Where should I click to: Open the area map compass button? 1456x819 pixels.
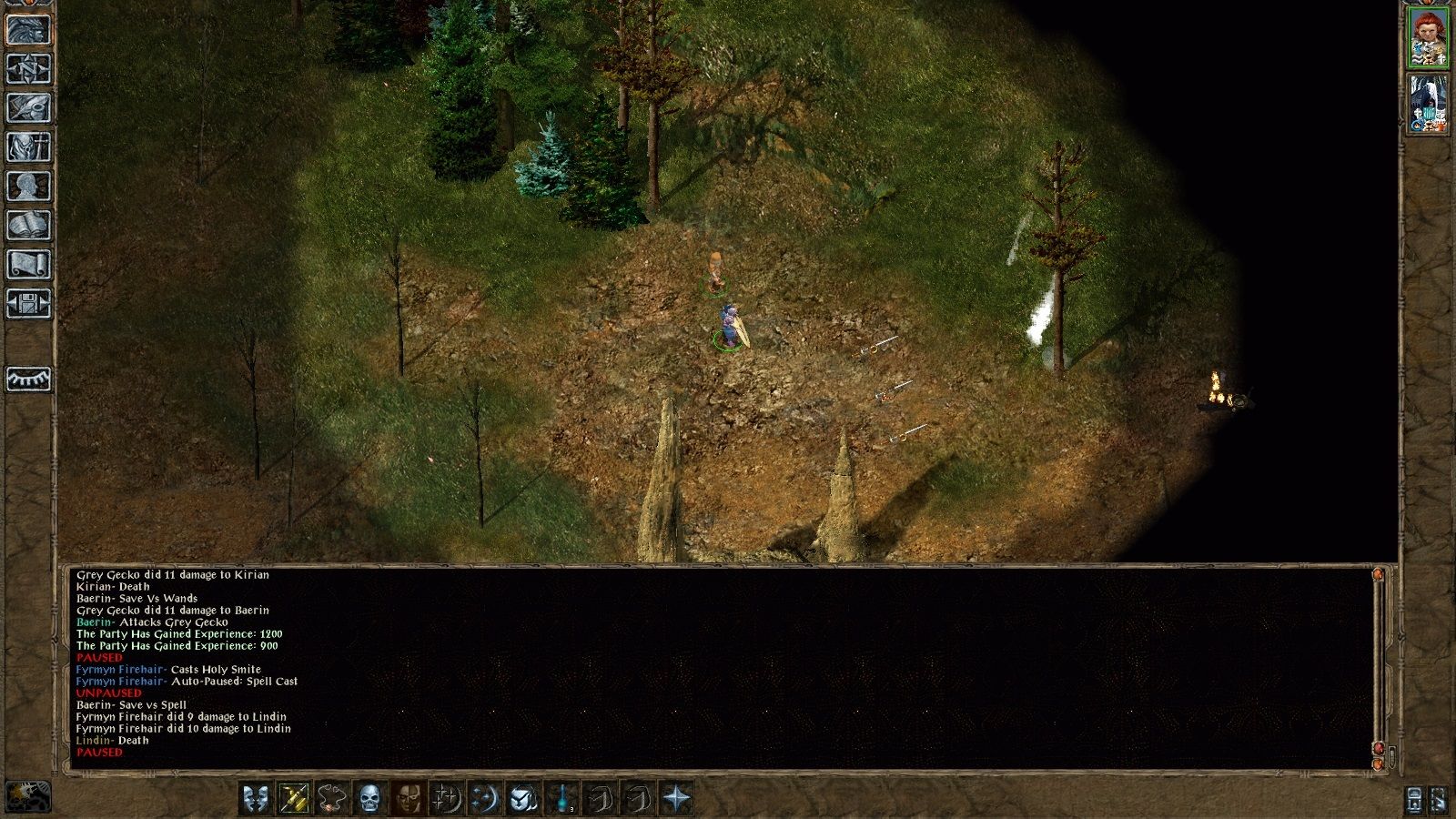click(x=28, y=68)
